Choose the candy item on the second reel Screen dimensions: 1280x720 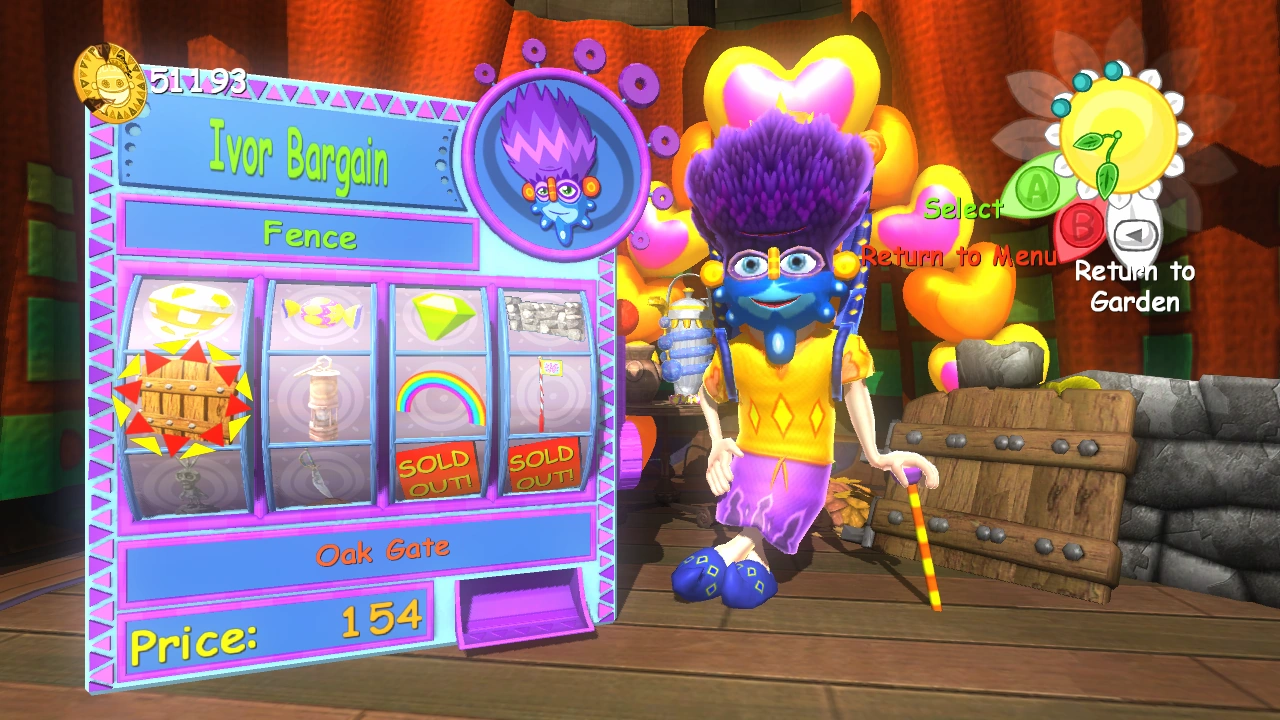[320, 314]
